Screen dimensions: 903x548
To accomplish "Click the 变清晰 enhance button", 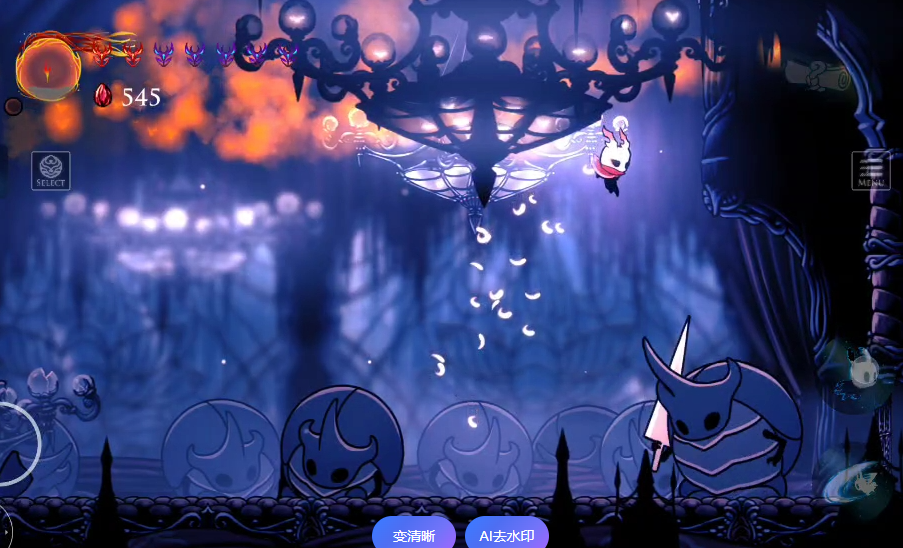I will 414,535.
